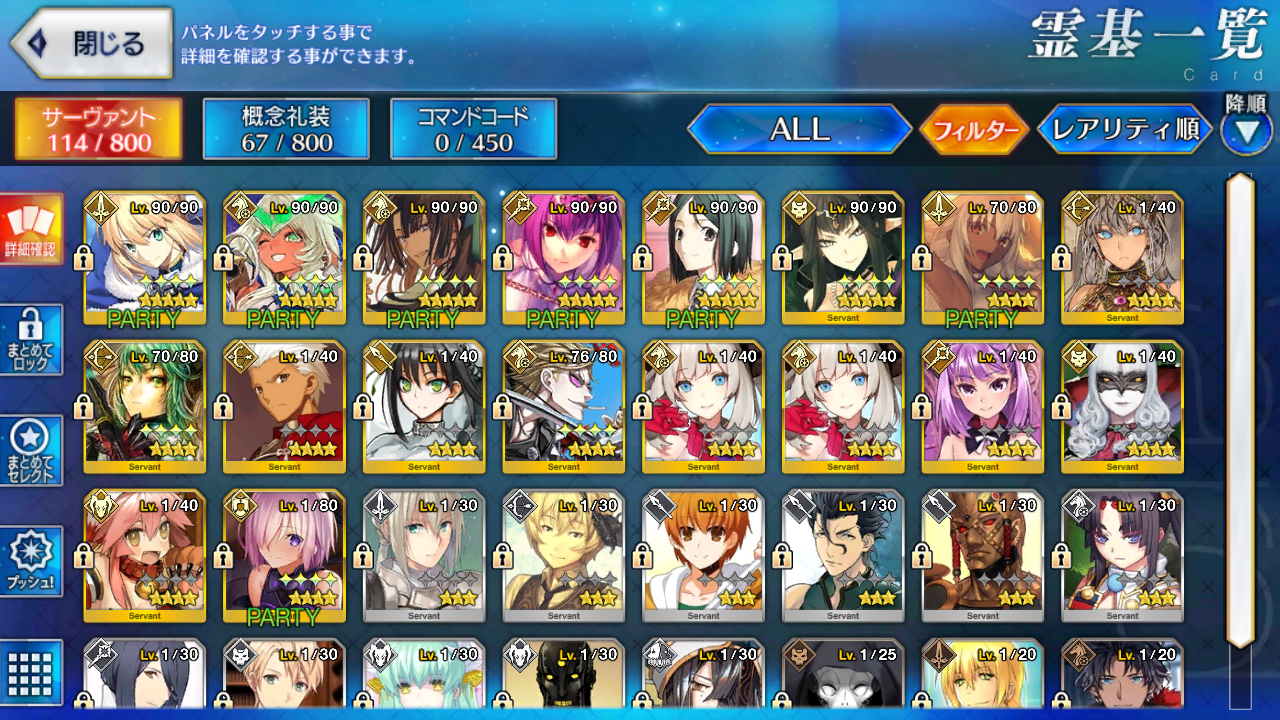This screenshot has width=1280, height=720.
Task: Click the まとめてセレクト bulk select button
Action: 31,450
